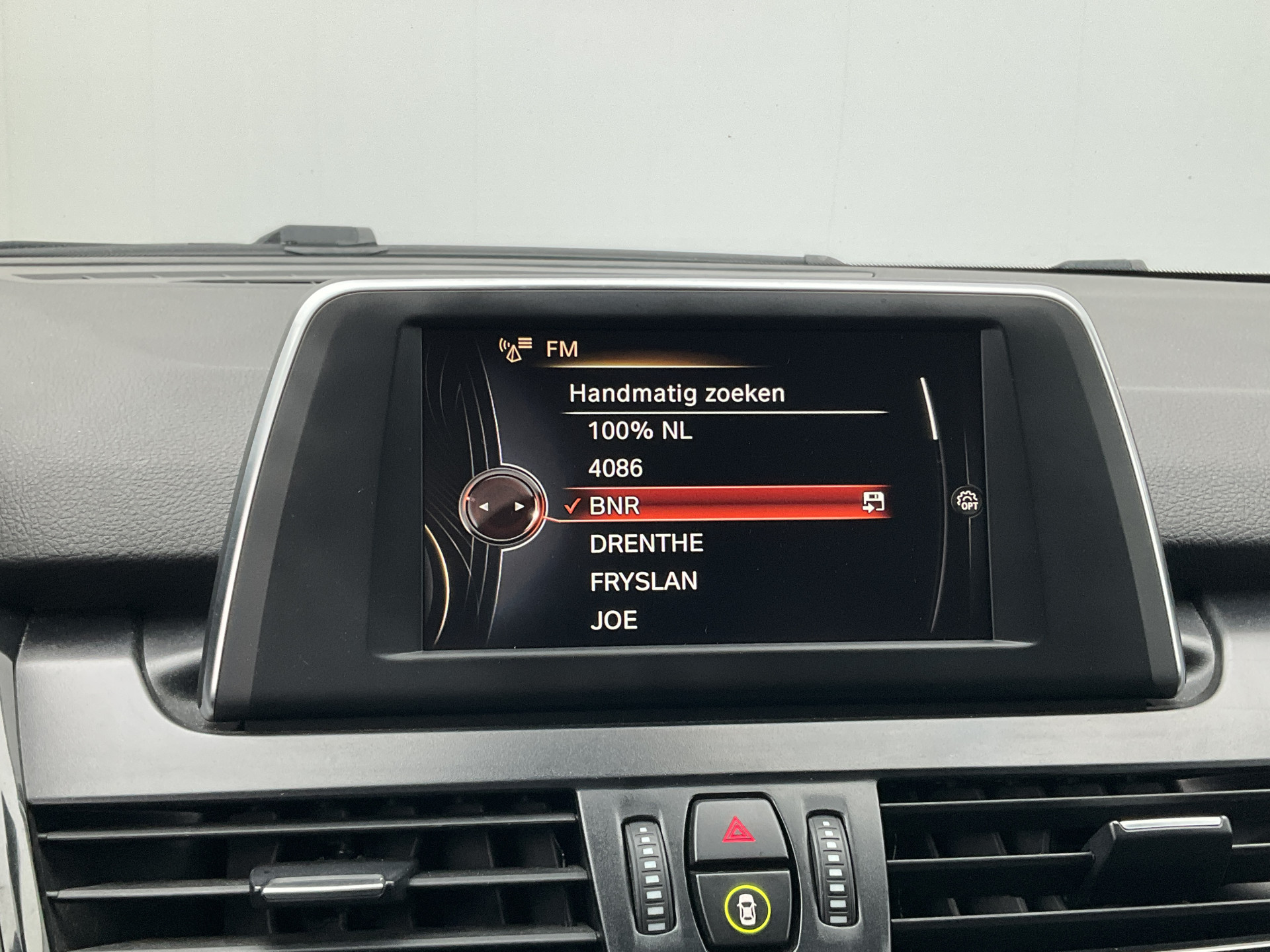Viewport: 1270px width, 952px height.
Task: Switch to the JOE station
Action: point(614,620)
